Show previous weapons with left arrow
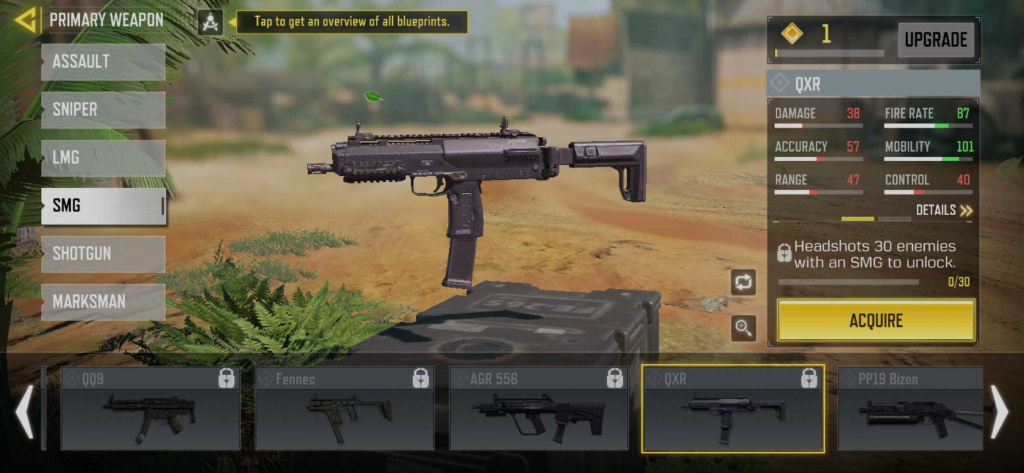Image resolution: width=1024 pixels, height=473 pixels. [25, 411]
